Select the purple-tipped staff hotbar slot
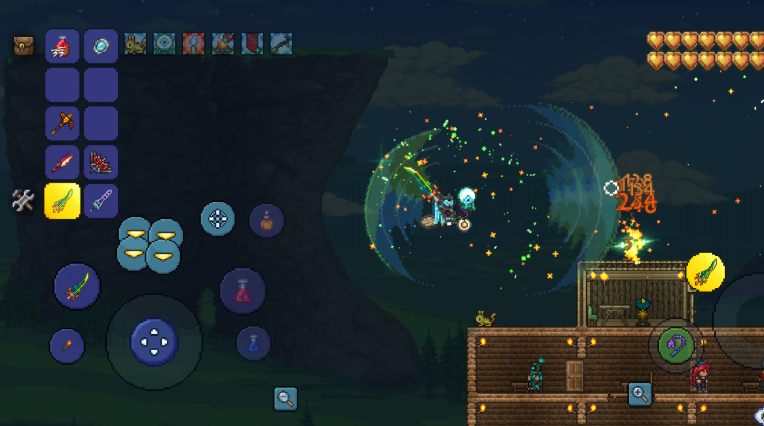The height and width of the screenshot is (426, 764). (x=100, y=200)
